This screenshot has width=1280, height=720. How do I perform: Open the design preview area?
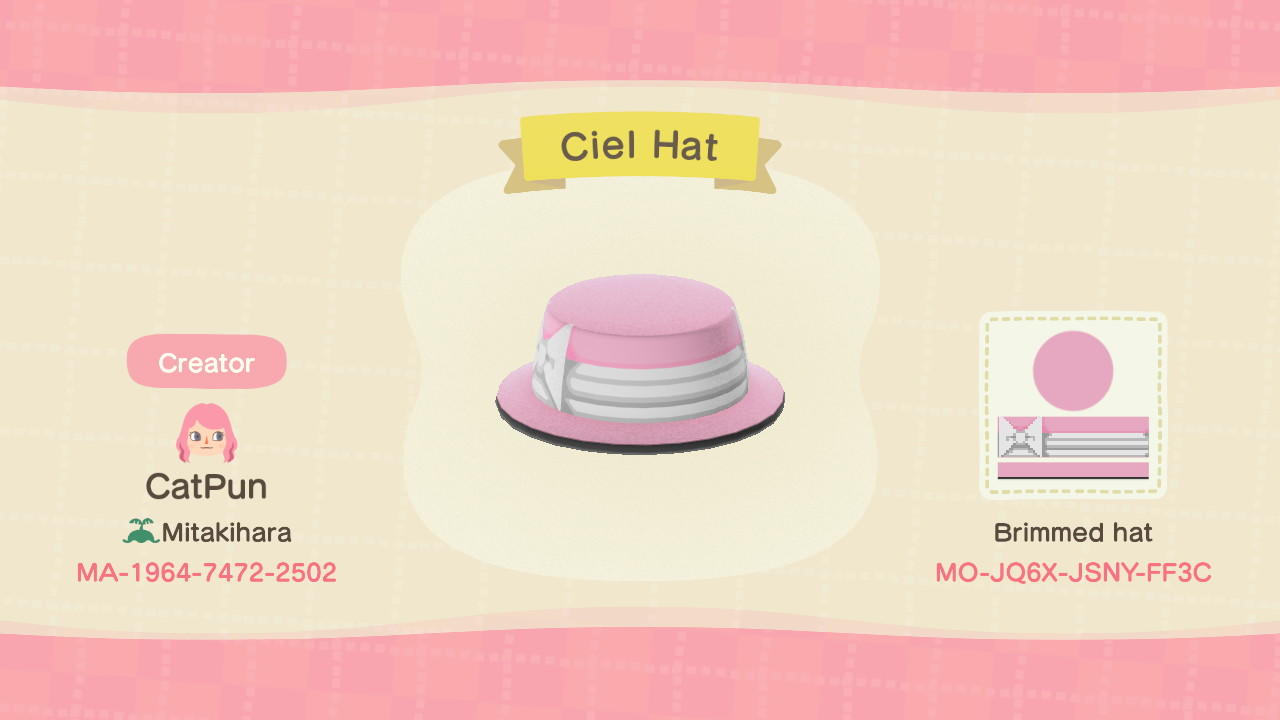[640, 370]
